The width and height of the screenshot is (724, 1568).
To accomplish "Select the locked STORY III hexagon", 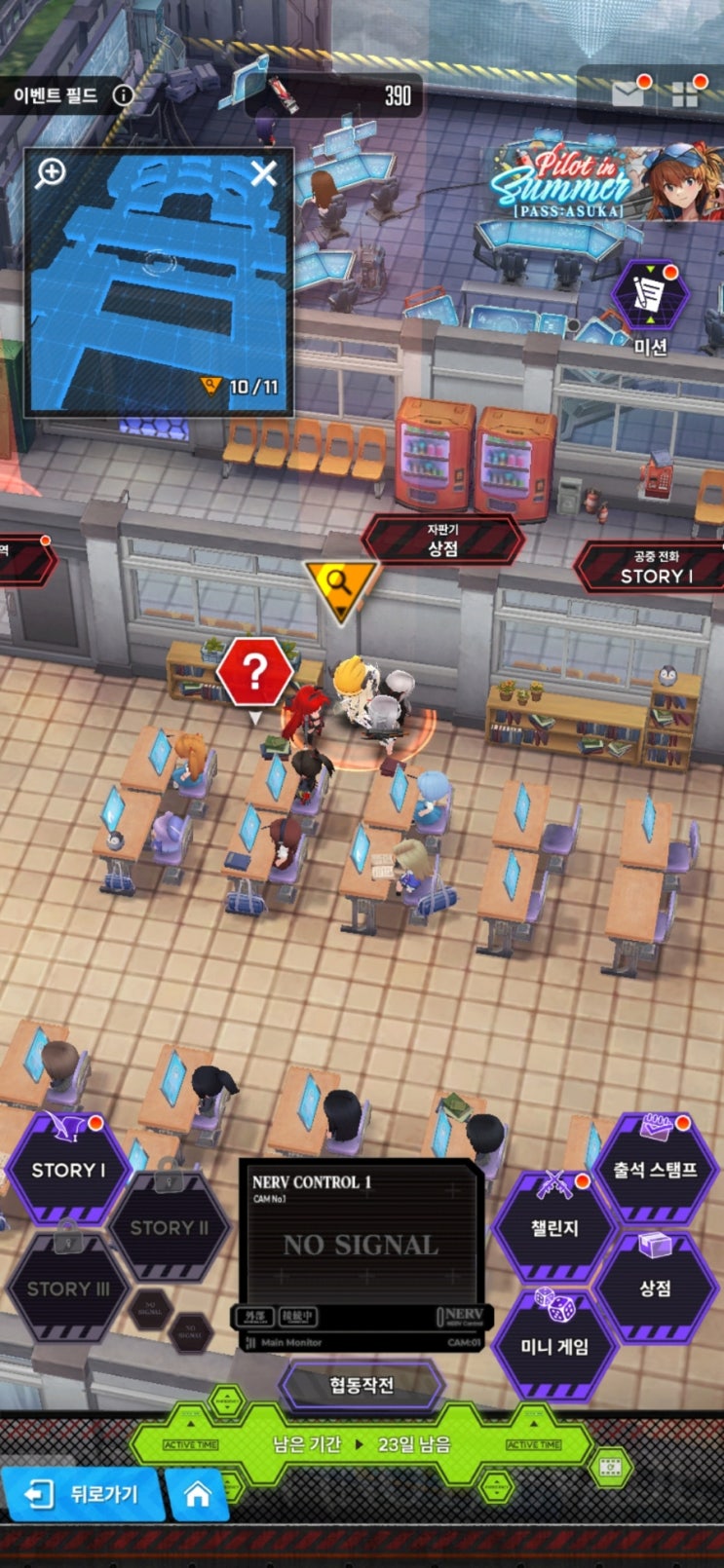I will [x=67, y=1288].
